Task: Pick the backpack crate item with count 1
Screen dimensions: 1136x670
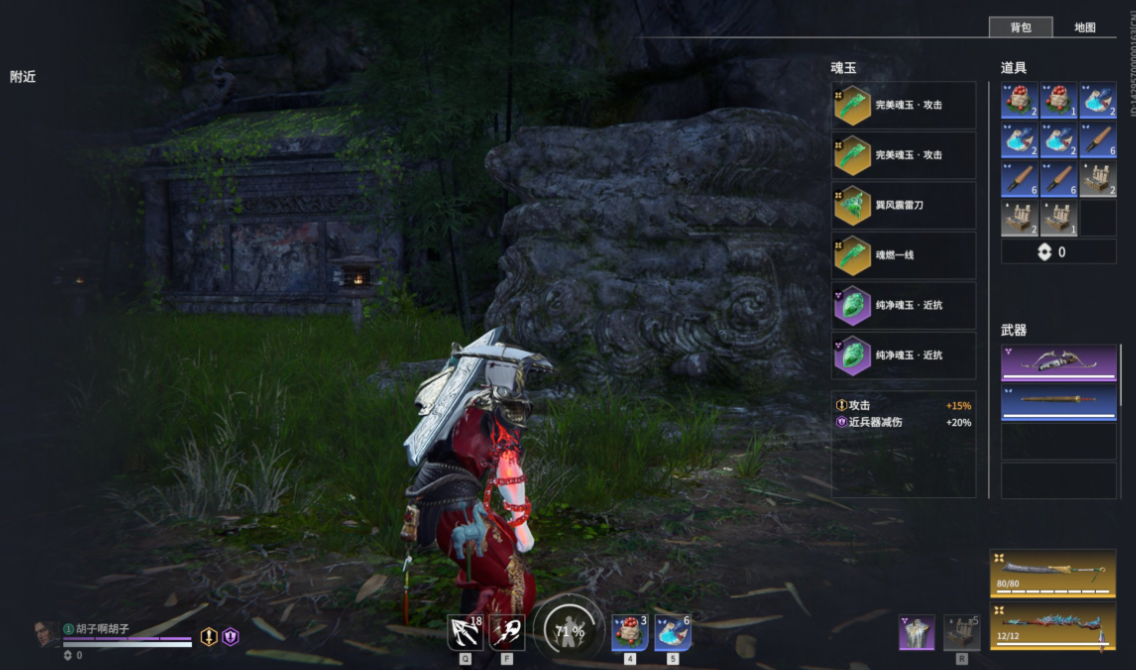Action: pyautogui.click(x=1059, y=218)
